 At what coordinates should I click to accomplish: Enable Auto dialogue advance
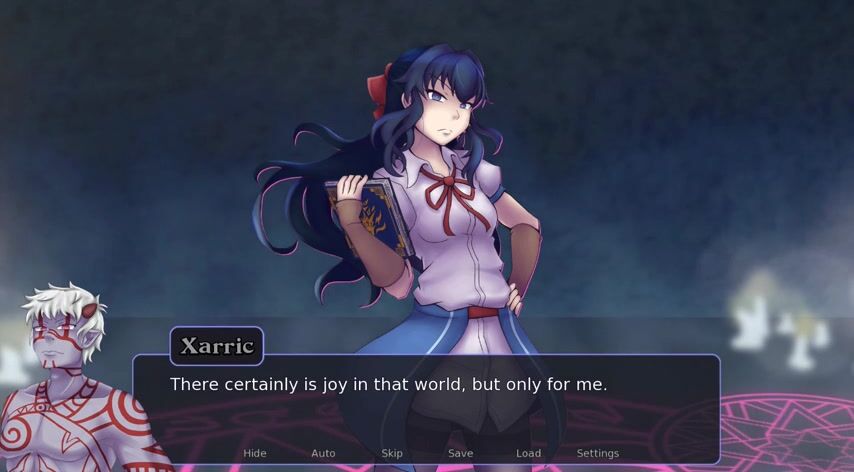pos(323,453)
